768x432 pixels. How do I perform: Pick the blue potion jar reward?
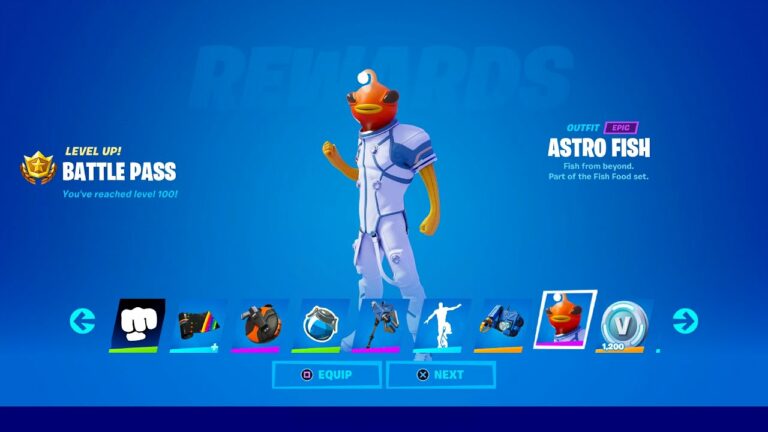pyautogui.click(x=320, y=323)
